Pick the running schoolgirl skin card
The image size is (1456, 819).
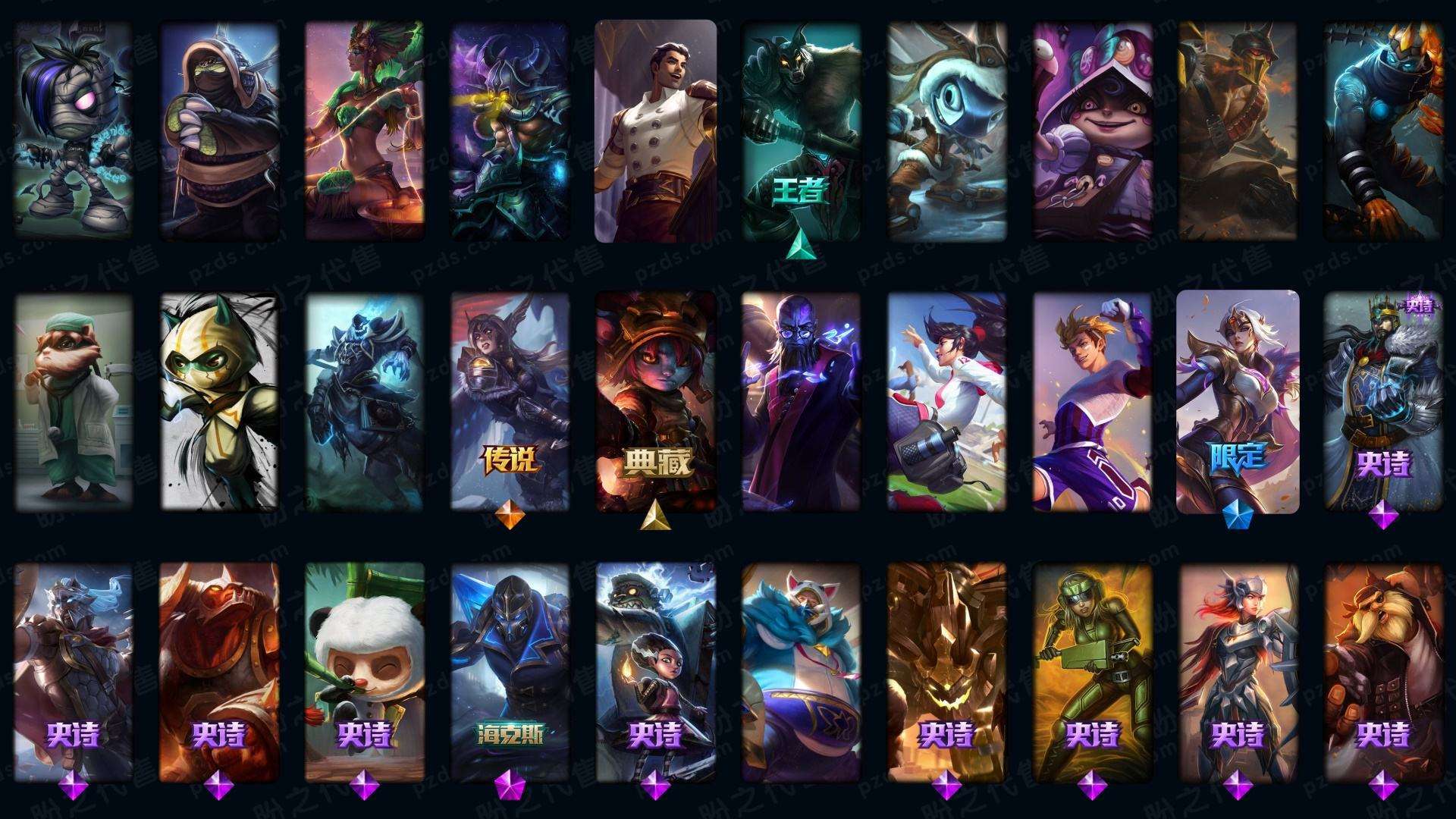(946, 402)
